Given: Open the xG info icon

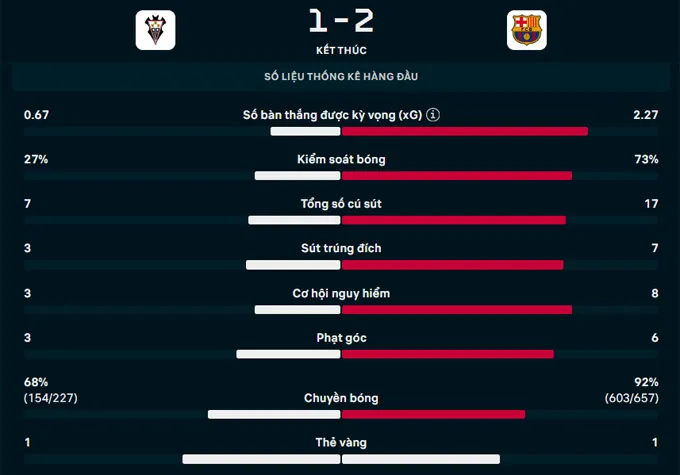Looking at the screenshot, I should coord(433,115).
